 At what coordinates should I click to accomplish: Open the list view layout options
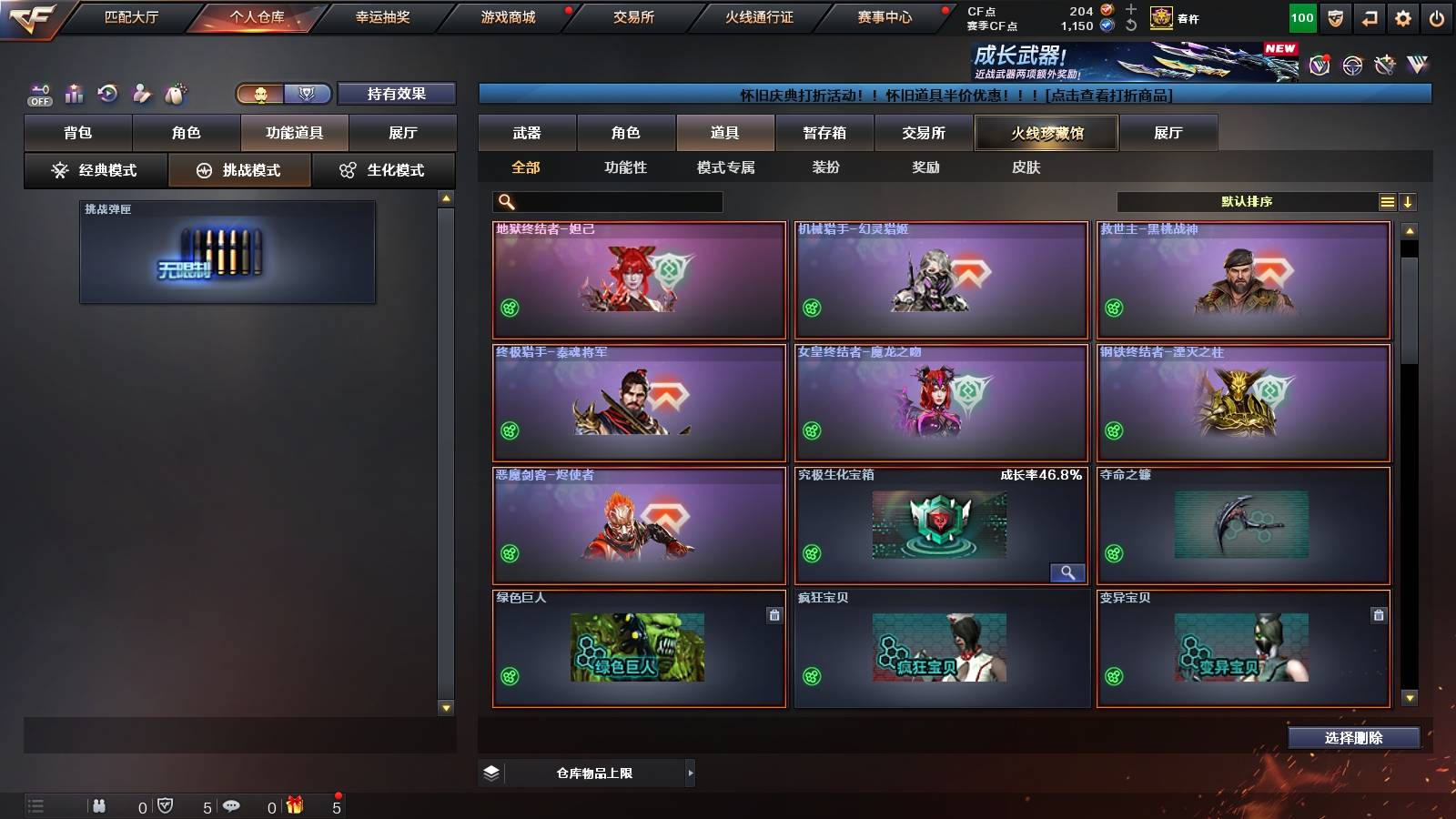coord(1387,201)
